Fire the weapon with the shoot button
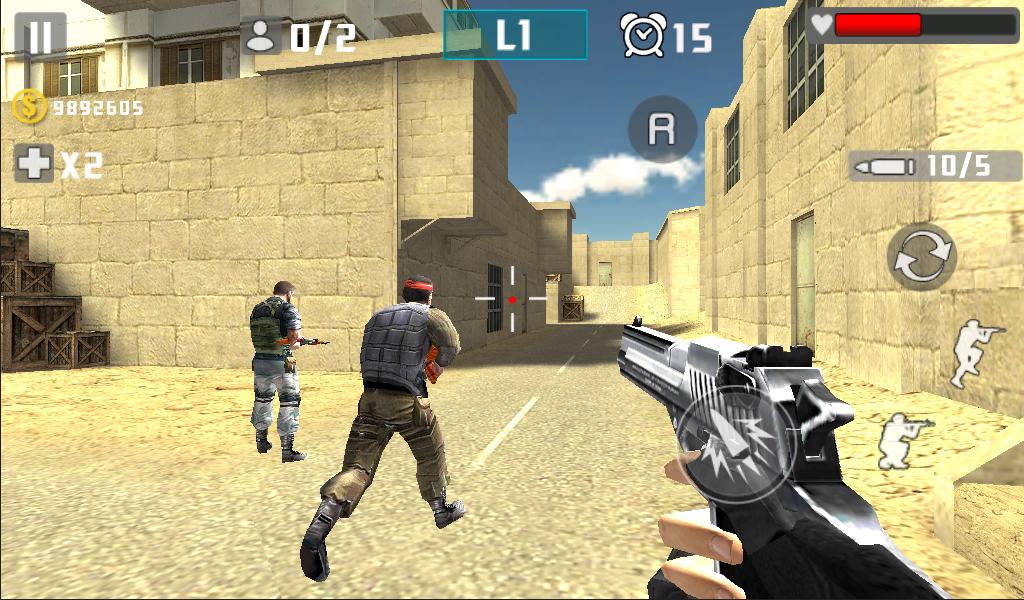Image resolution: width=1024 pixels, height=600 pixels. coord(740,446)
